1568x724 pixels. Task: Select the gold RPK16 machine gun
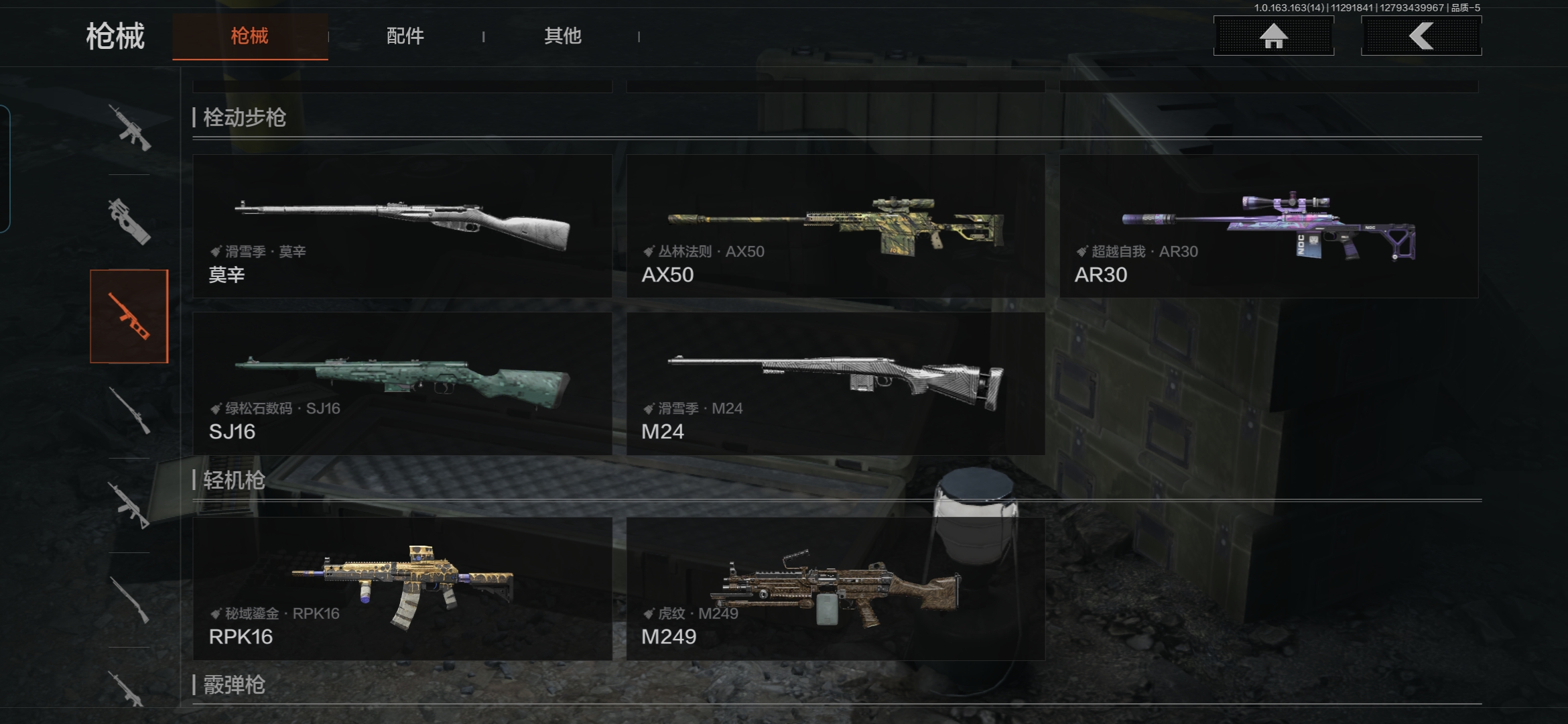point(402,589)
